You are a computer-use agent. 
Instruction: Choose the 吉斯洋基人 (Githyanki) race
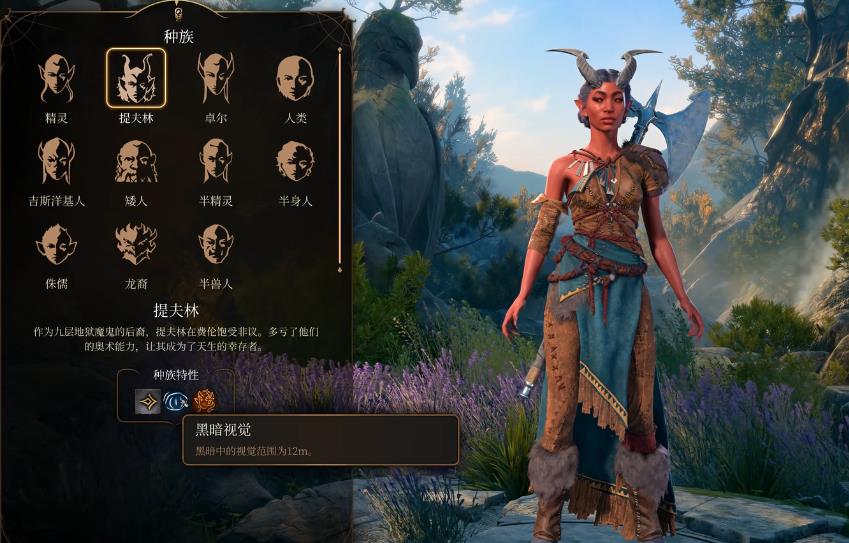point(56,161)
